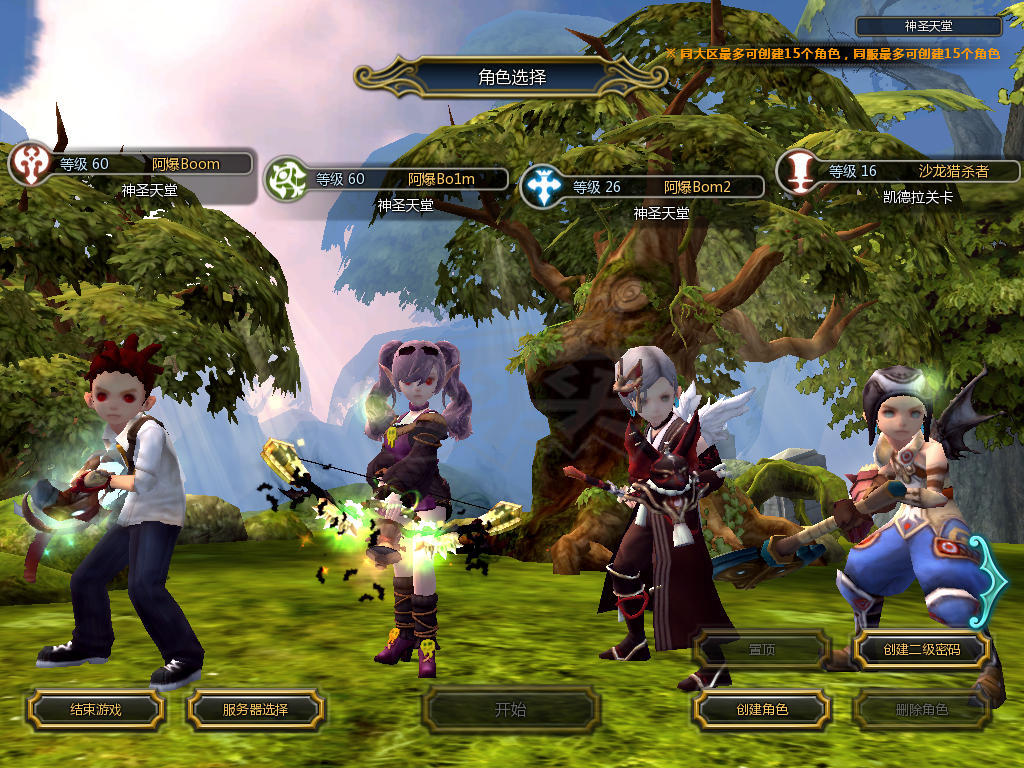Image resolution: width=1024 pixels, height=768 pixels.
Task: Choose 创建角色 to create a character
Action: pos(761,709)
